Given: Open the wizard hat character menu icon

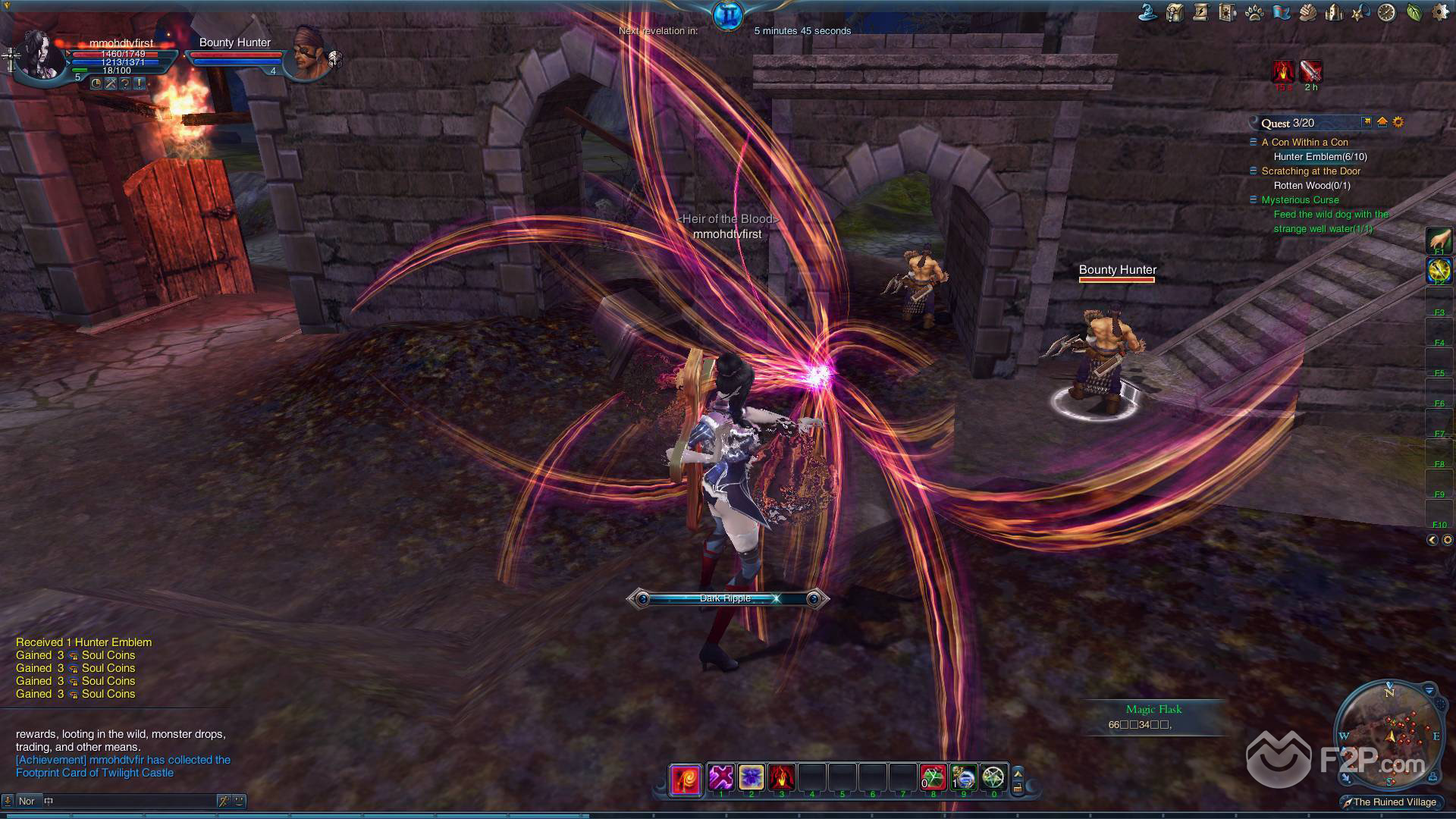Looking at the screenshot, I should coord(1147,12).
